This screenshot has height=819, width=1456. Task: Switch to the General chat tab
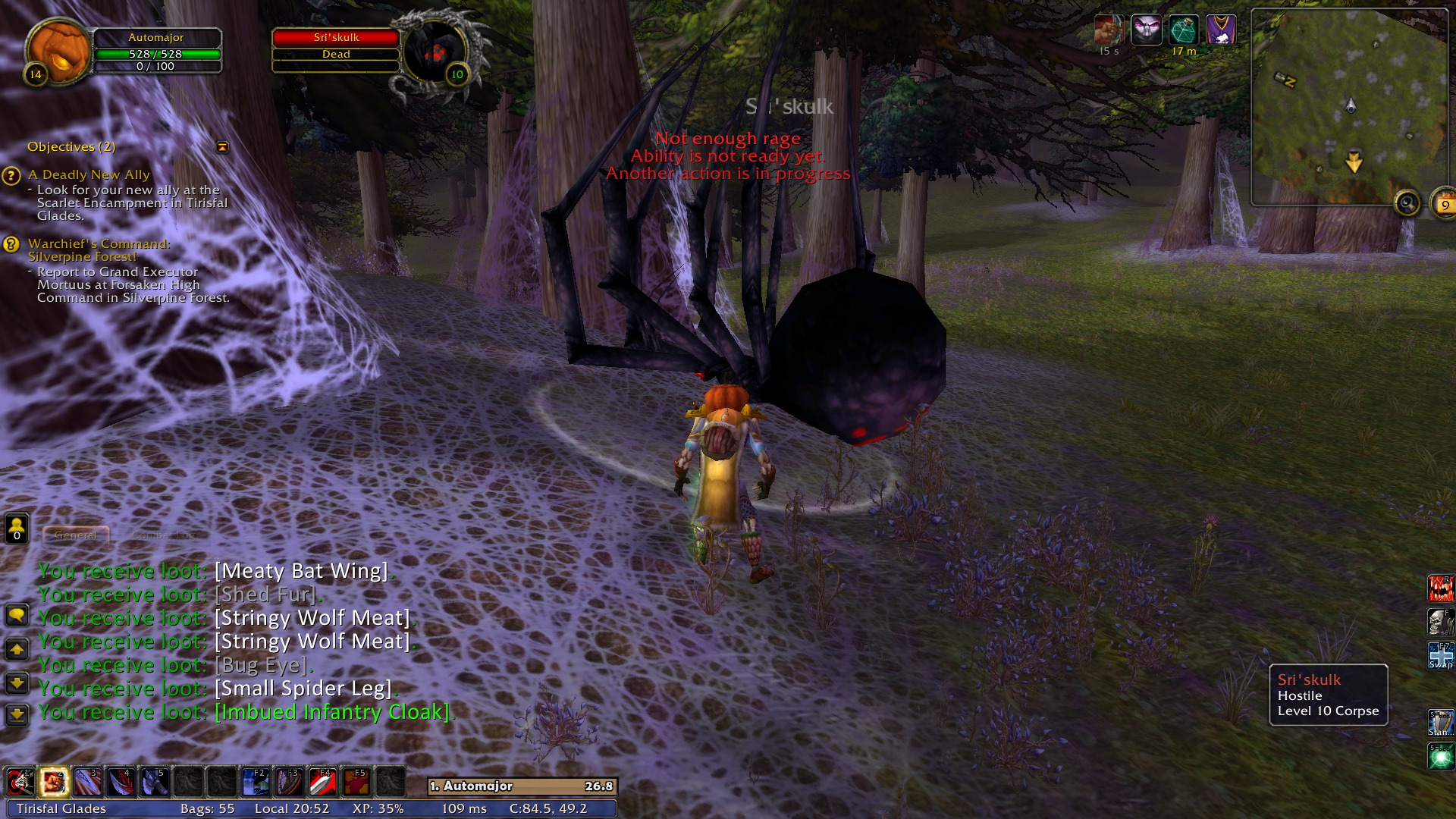click(76, 535)
